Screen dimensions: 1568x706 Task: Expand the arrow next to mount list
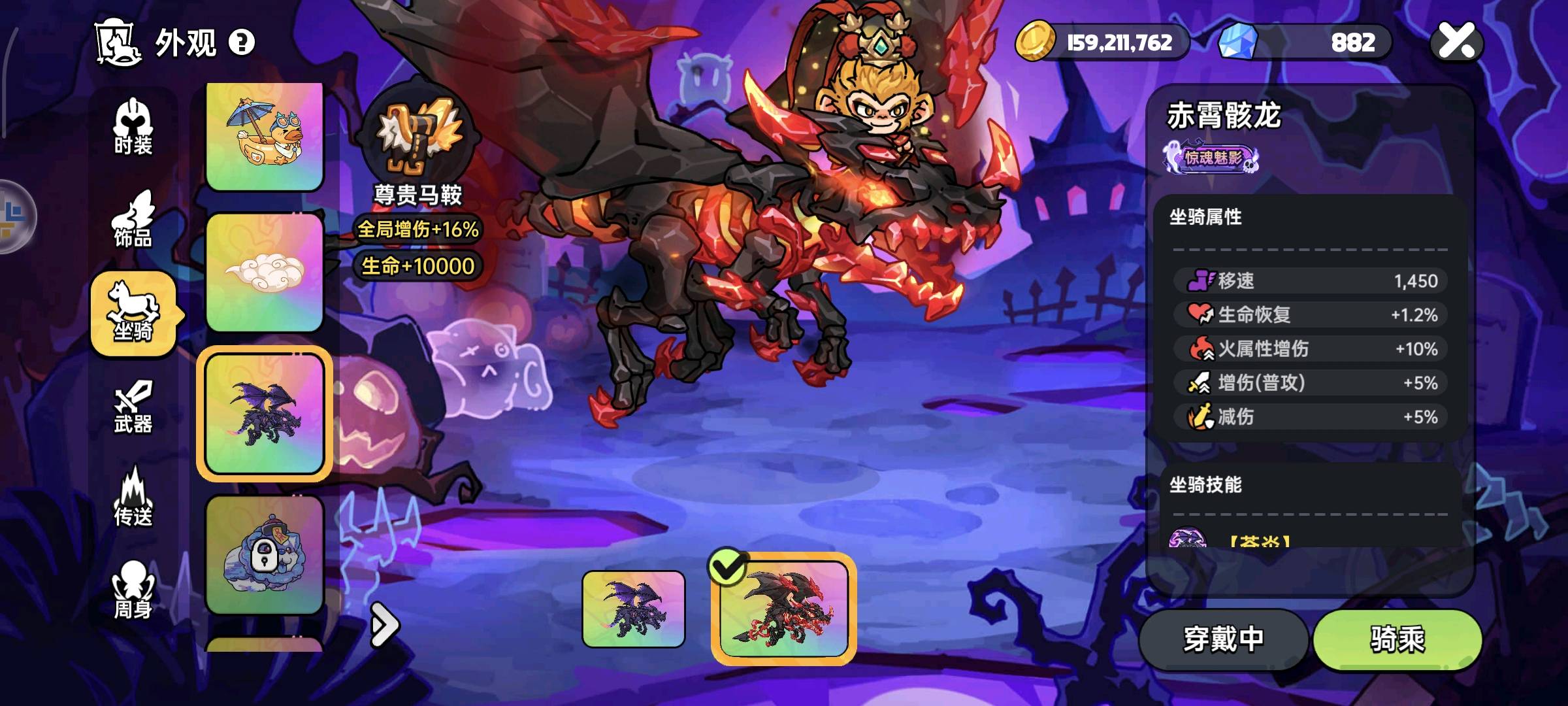click(384, 625)
